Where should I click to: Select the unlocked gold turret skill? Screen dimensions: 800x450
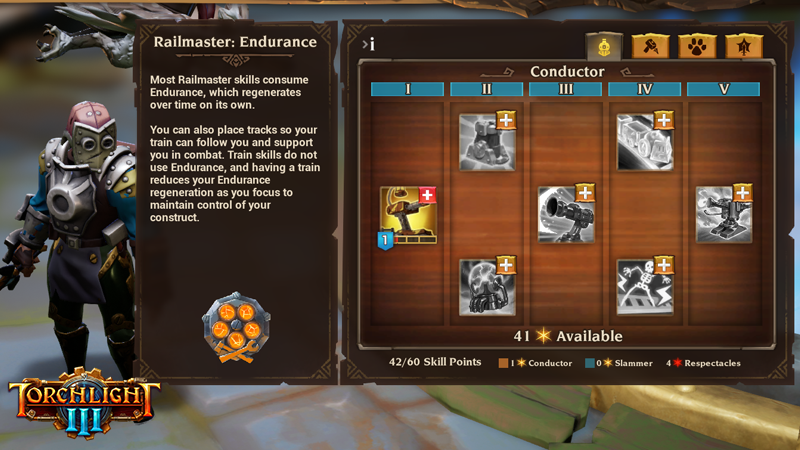coord(407,216)
